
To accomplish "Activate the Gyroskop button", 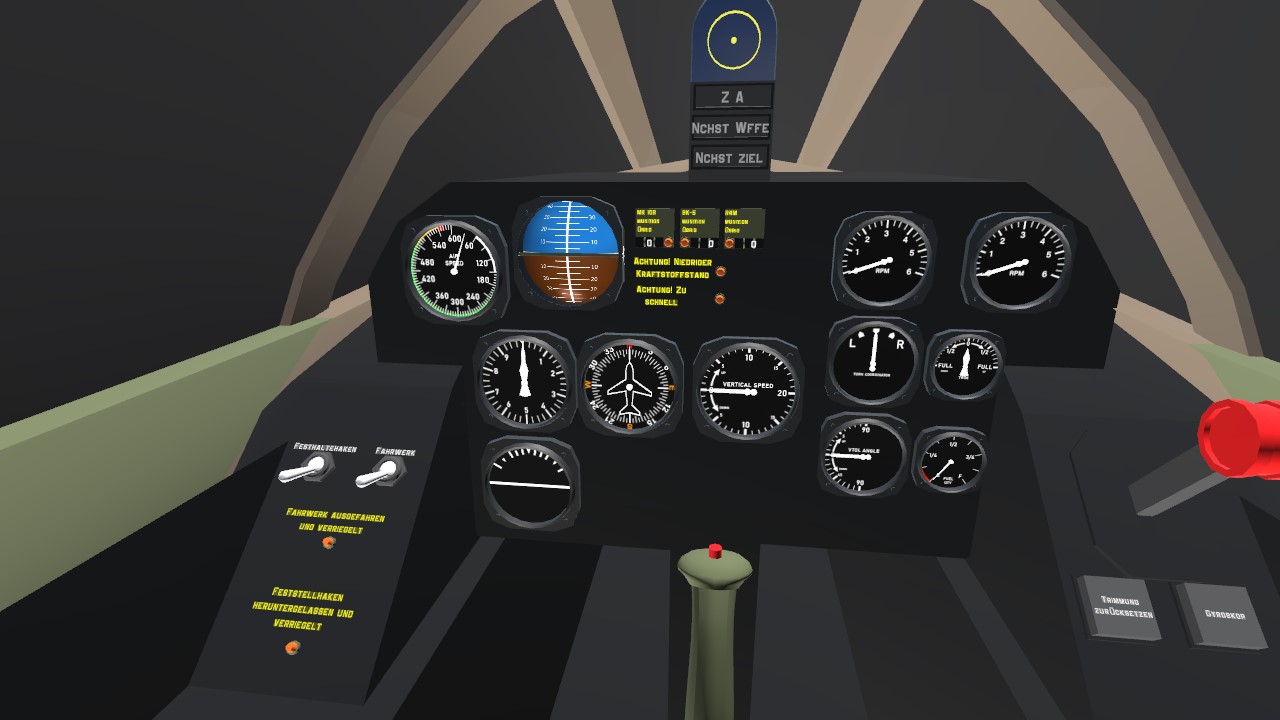I will point(1222,613).
